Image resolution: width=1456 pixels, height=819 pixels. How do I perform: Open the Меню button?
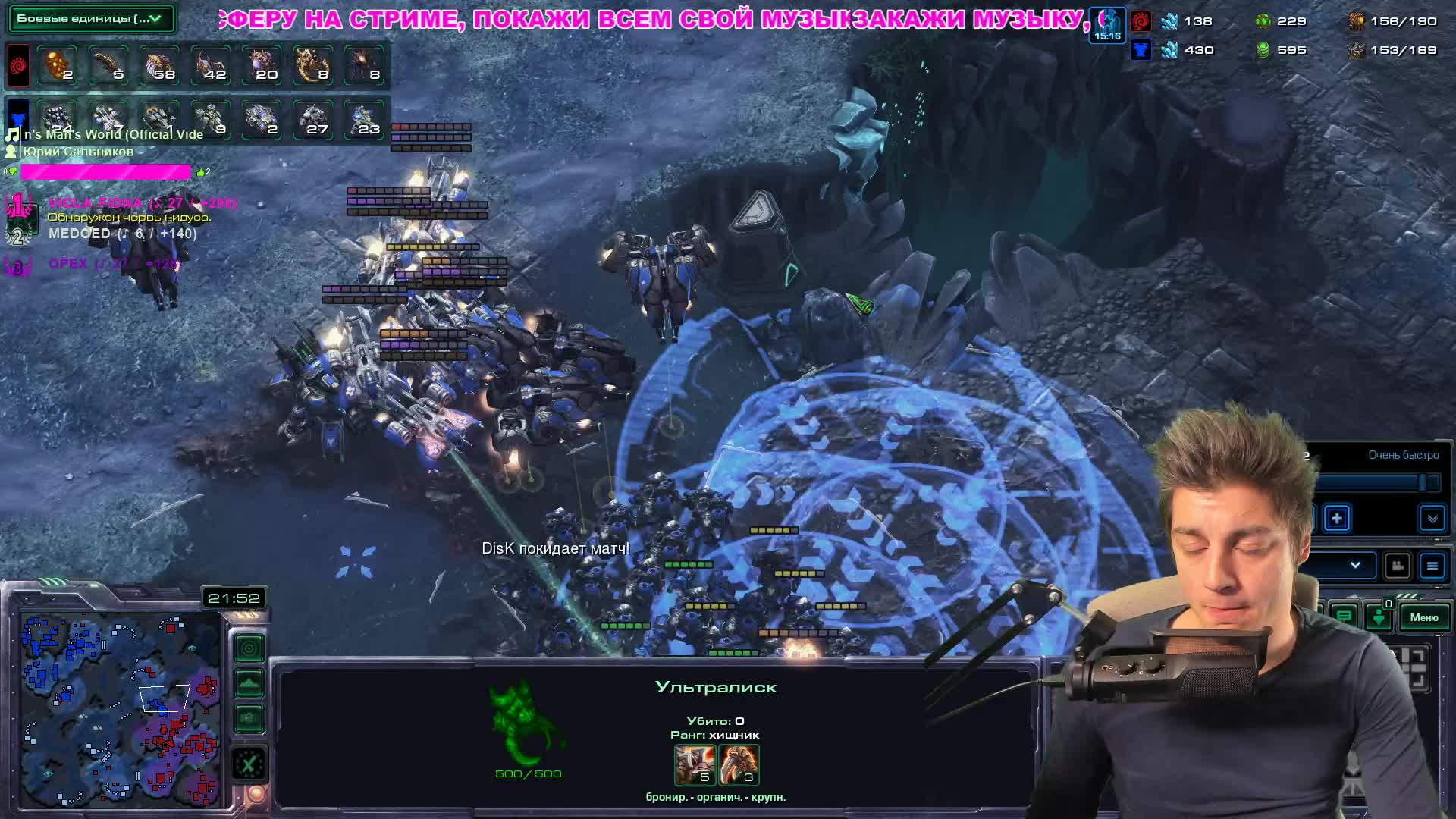[1423, 617]
